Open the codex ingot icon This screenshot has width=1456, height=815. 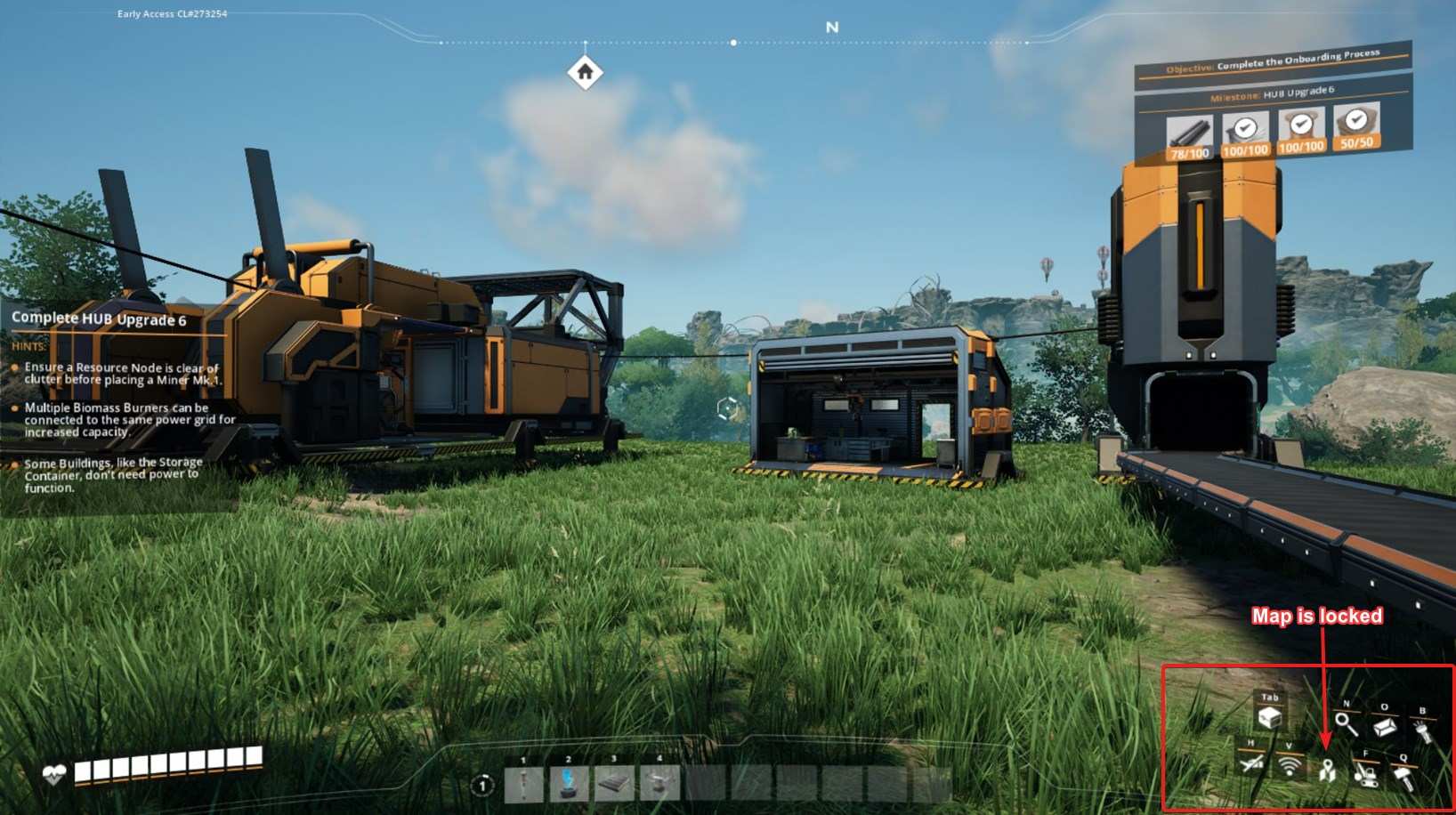tap(1384, 727)
